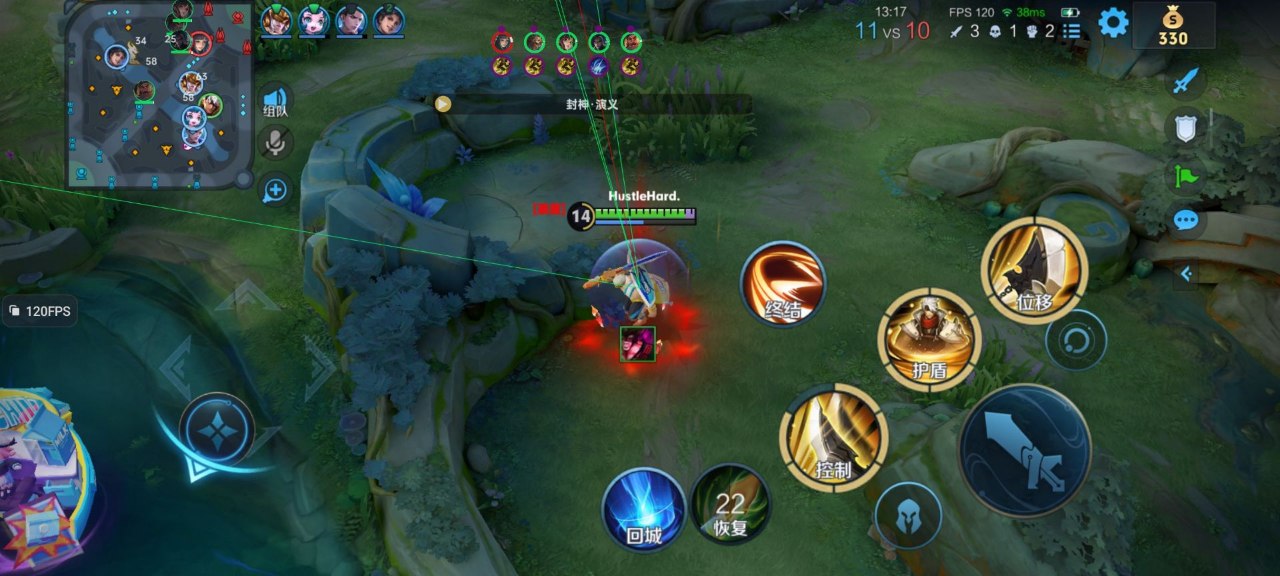1280x576 pixels.
Task: Open the settings gear menu
Action: pyautogui.click(x=1113, y=22)
